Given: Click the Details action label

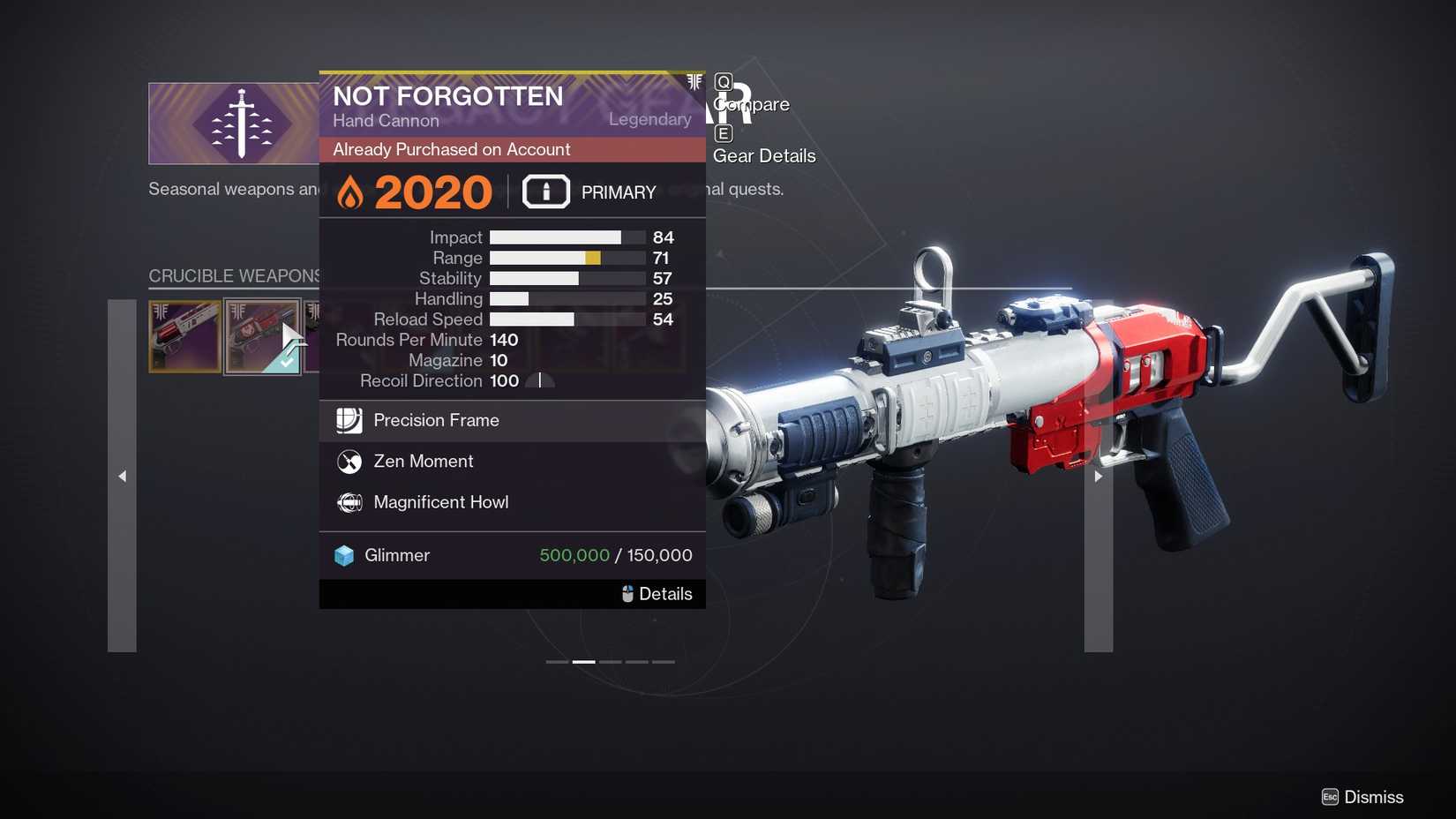Looking at the screenshot, I should tap(666, 593).
